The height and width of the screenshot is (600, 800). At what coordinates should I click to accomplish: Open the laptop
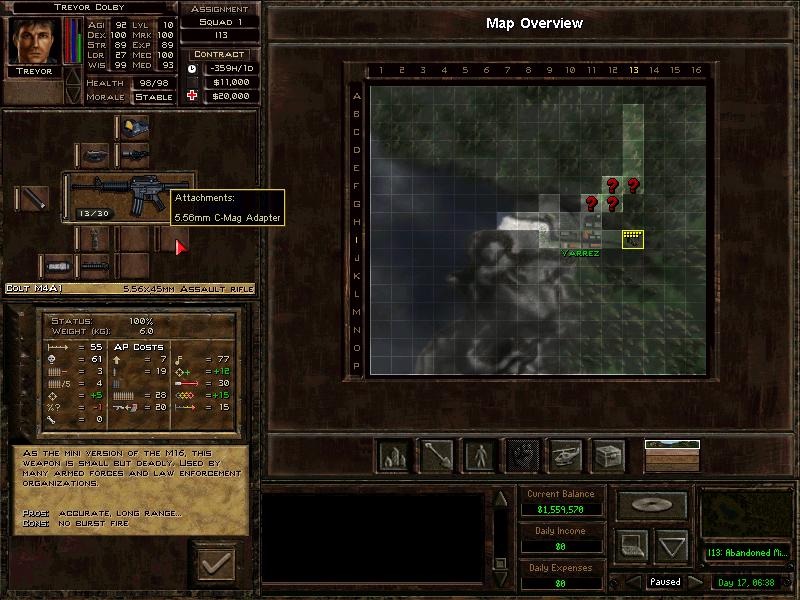click(632, 546)
